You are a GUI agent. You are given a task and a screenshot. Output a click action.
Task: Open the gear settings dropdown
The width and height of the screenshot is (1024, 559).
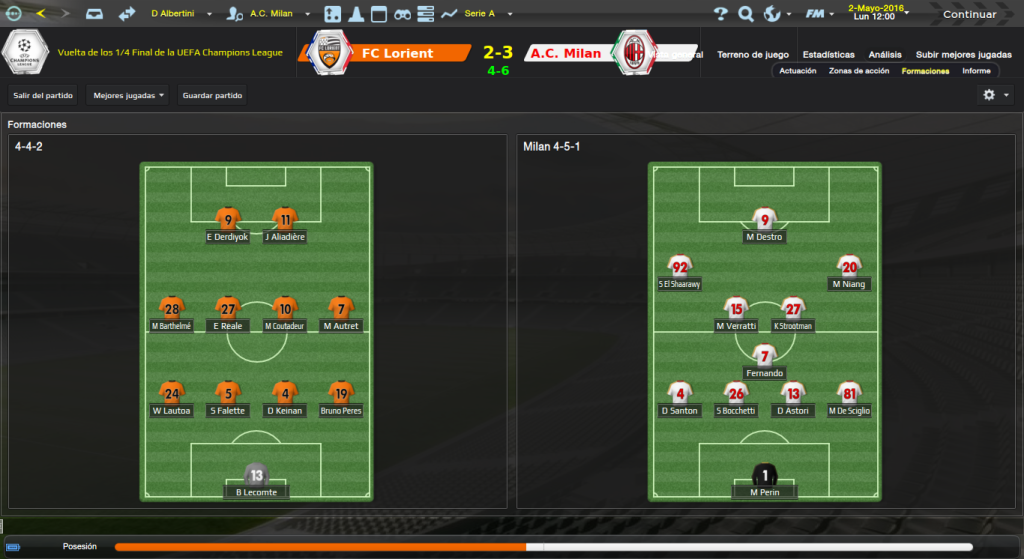tap(994, 95)
